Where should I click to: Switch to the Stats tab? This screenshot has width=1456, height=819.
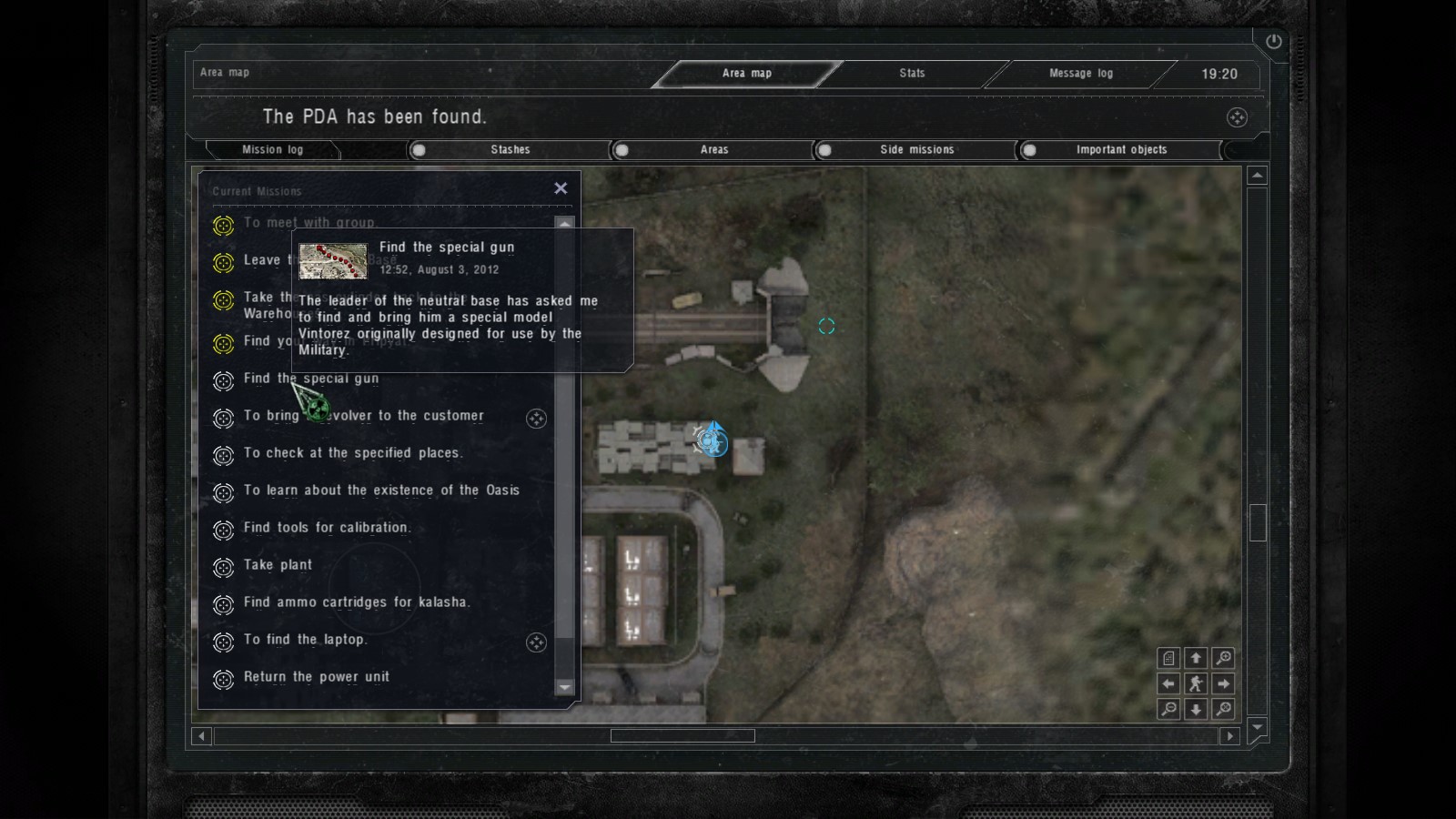pos(912,73)
